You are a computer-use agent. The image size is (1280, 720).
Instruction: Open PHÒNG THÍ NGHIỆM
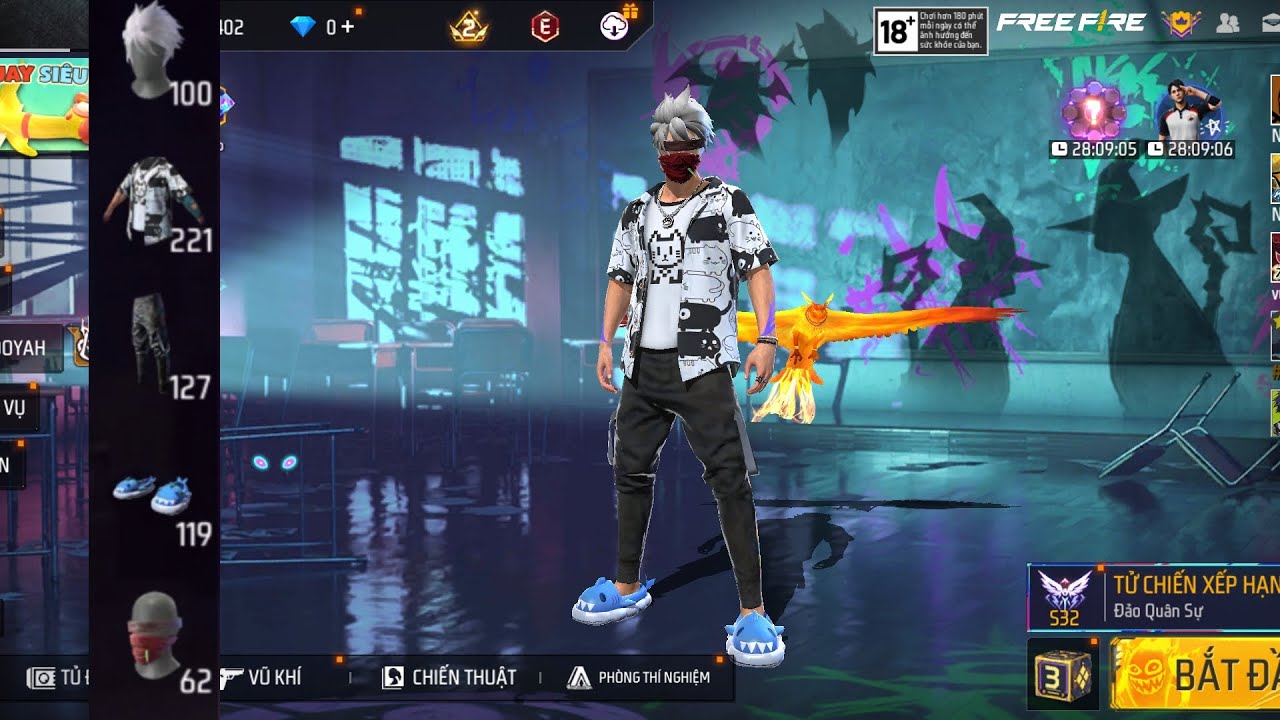pyautogui.click(x=639, y=677)
